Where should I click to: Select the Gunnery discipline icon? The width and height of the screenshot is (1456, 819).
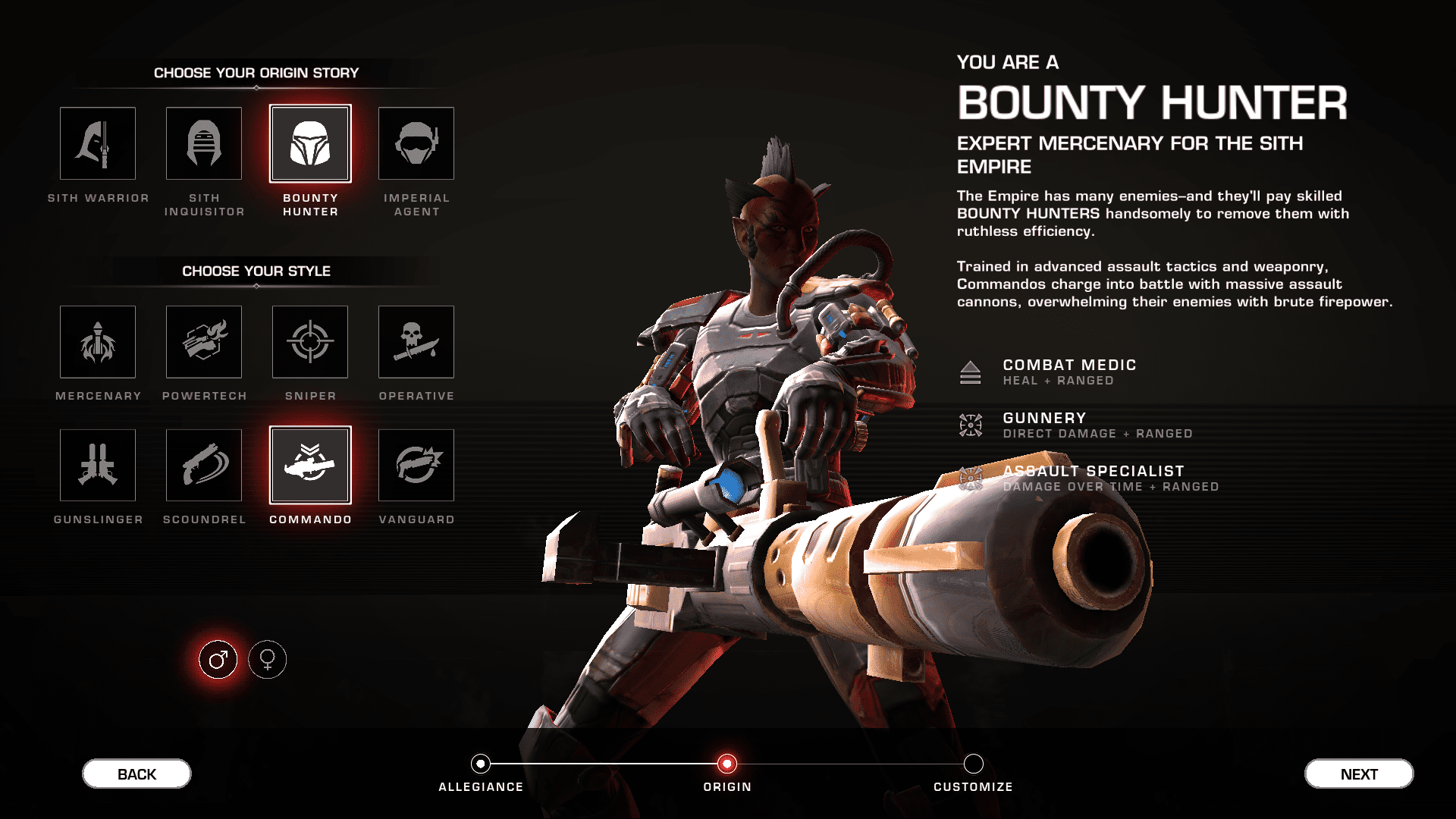tap(971, 425)
